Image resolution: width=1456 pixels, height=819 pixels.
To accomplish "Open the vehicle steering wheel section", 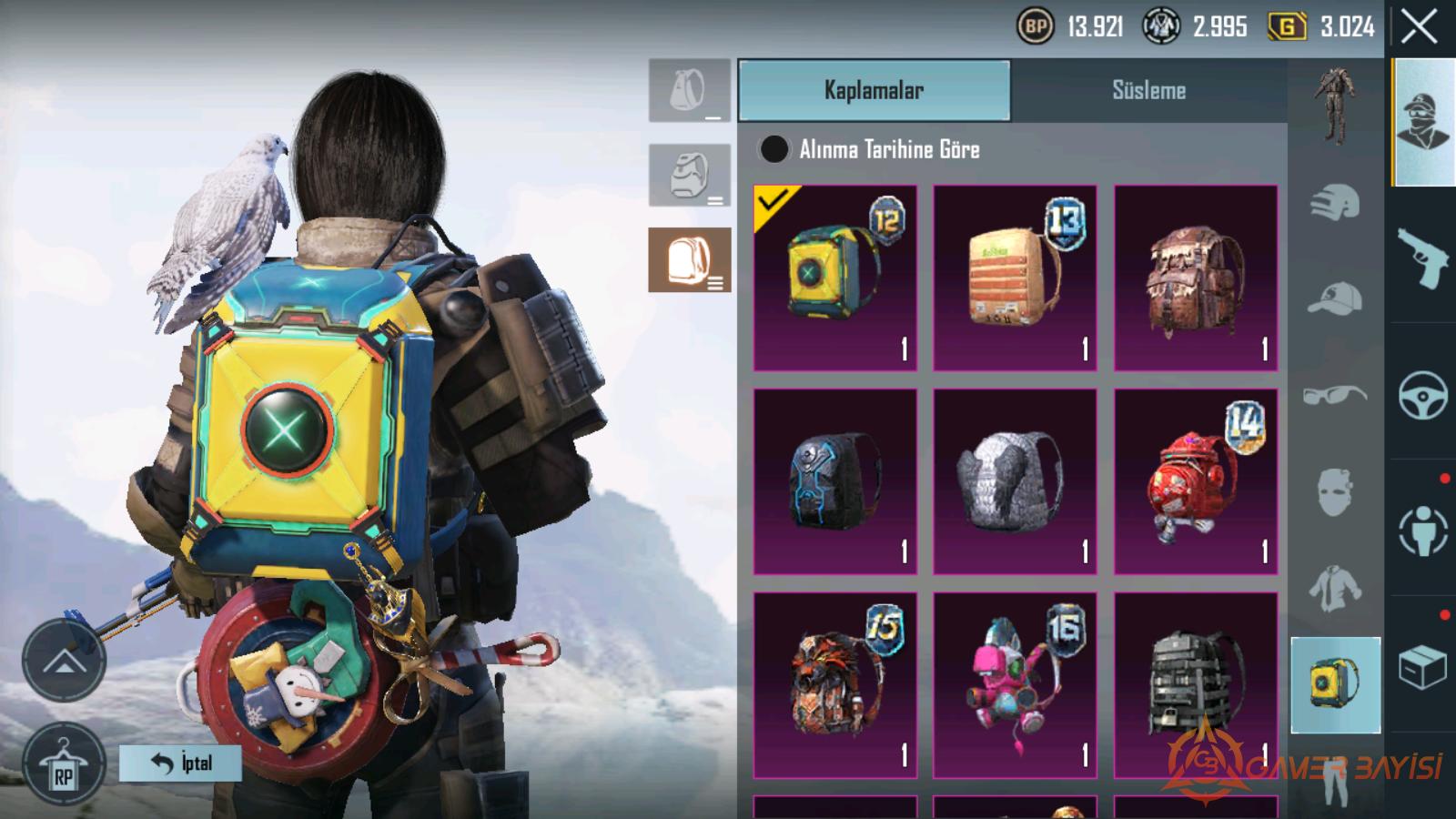I will 1422,394.
